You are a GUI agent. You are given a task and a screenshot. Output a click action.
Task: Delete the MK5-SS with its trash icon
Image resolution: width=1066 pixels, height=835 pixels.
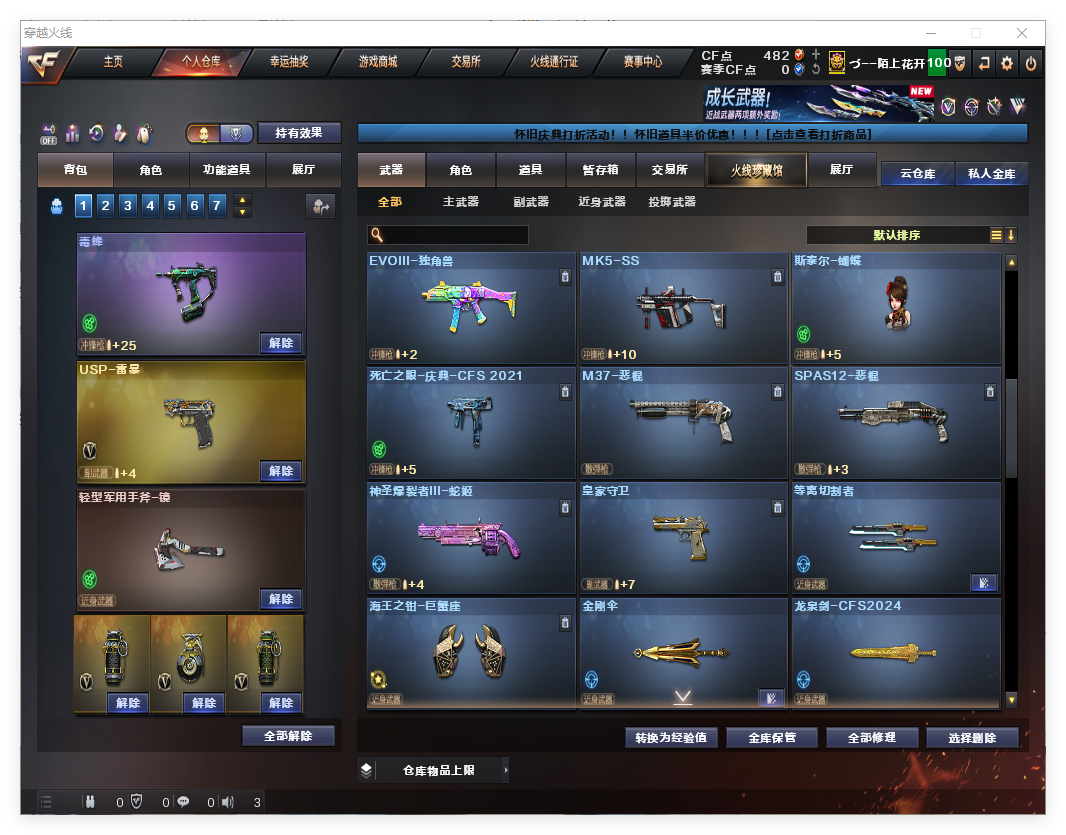(777, 277)
